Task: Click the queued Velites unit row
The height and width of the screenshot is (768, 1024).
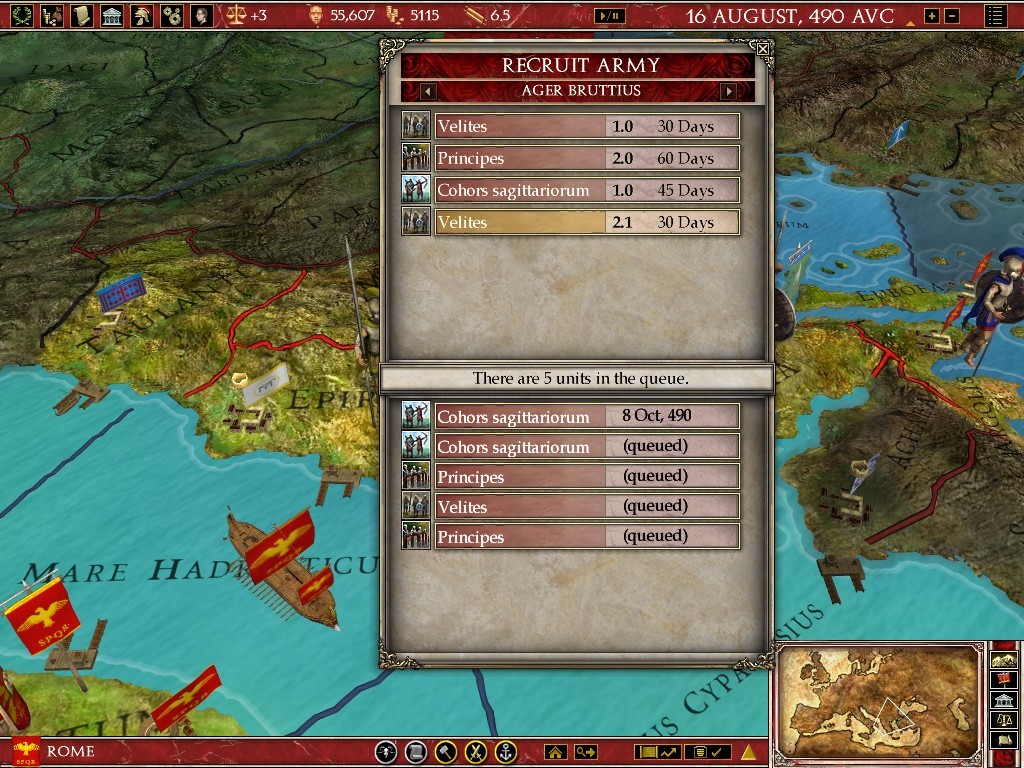Action: pos(587,506)
